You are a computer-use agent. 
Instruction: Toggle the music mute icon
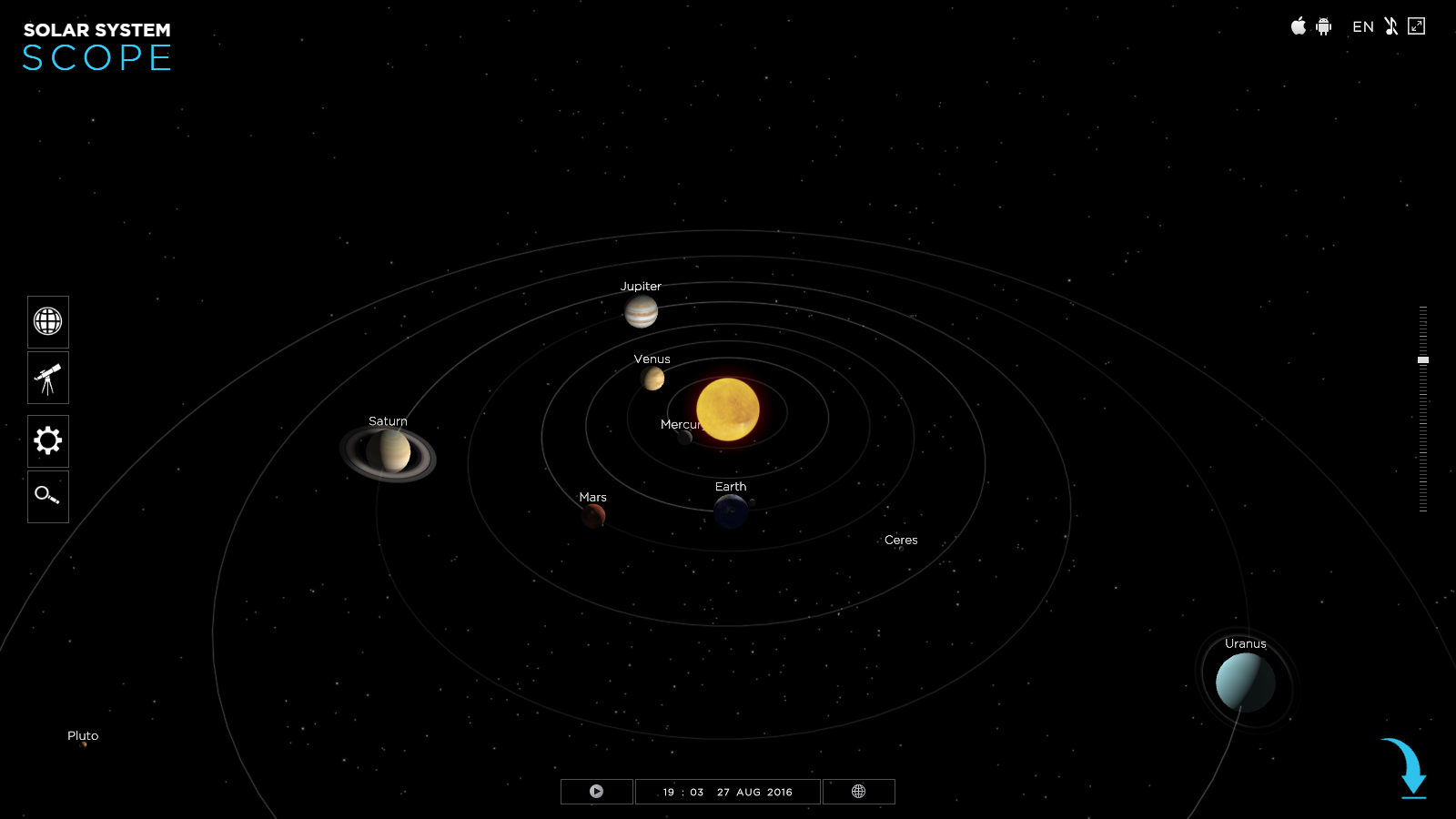tap(1390, 26)
